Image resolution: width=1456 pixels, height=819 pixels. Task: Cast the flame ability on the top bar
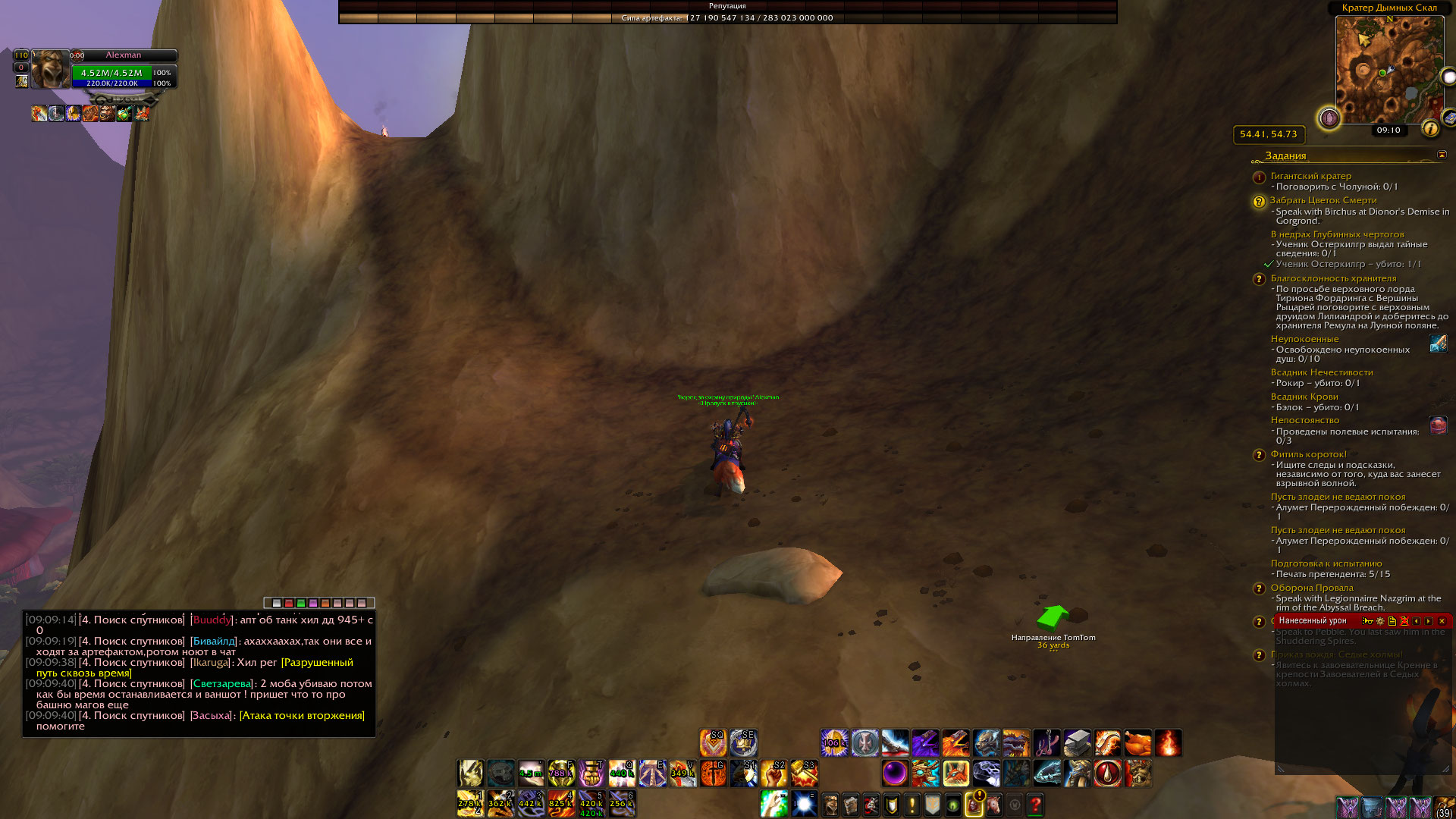click(1168, 743)
